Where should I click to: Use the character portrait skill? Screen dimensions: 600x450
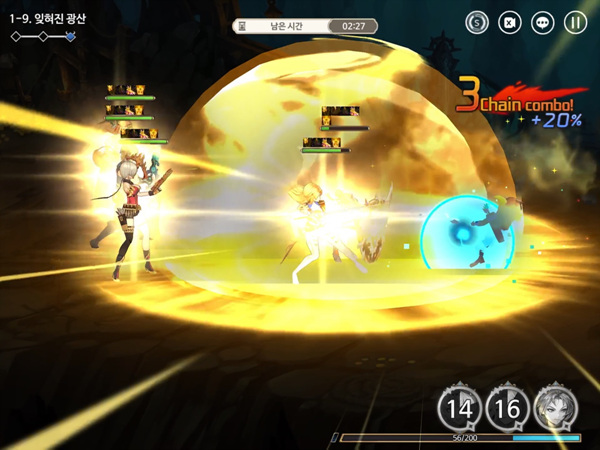point(554,407)
